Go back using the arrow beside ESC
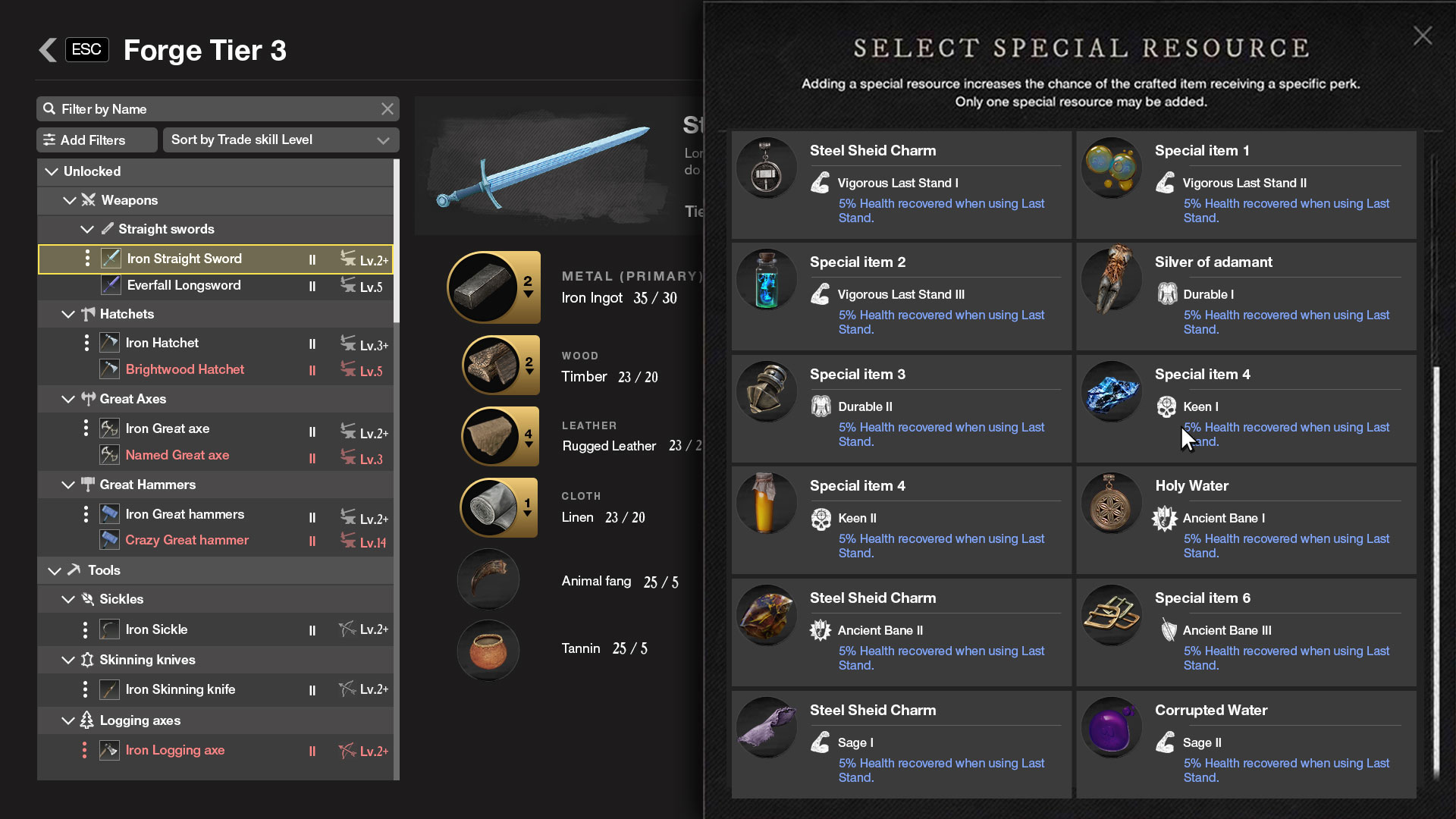The height and width of the screenshot is (819, 1456). 48,50
